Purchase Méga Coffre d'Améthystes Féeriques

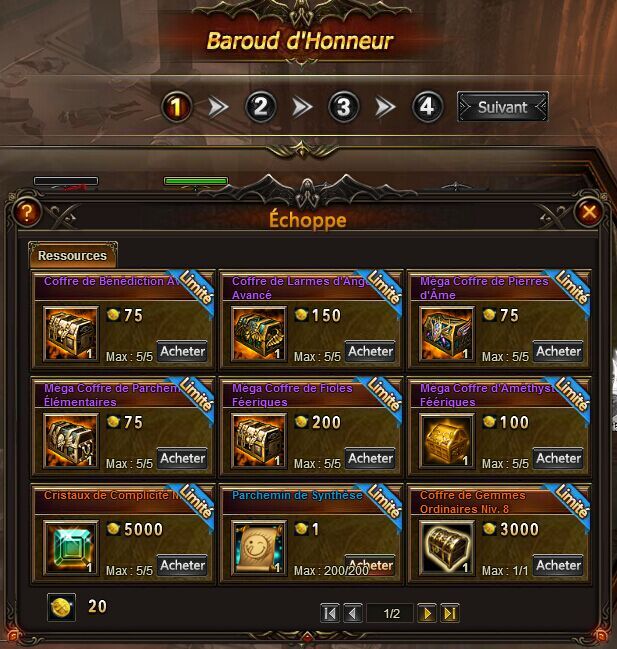click(558, 458)
